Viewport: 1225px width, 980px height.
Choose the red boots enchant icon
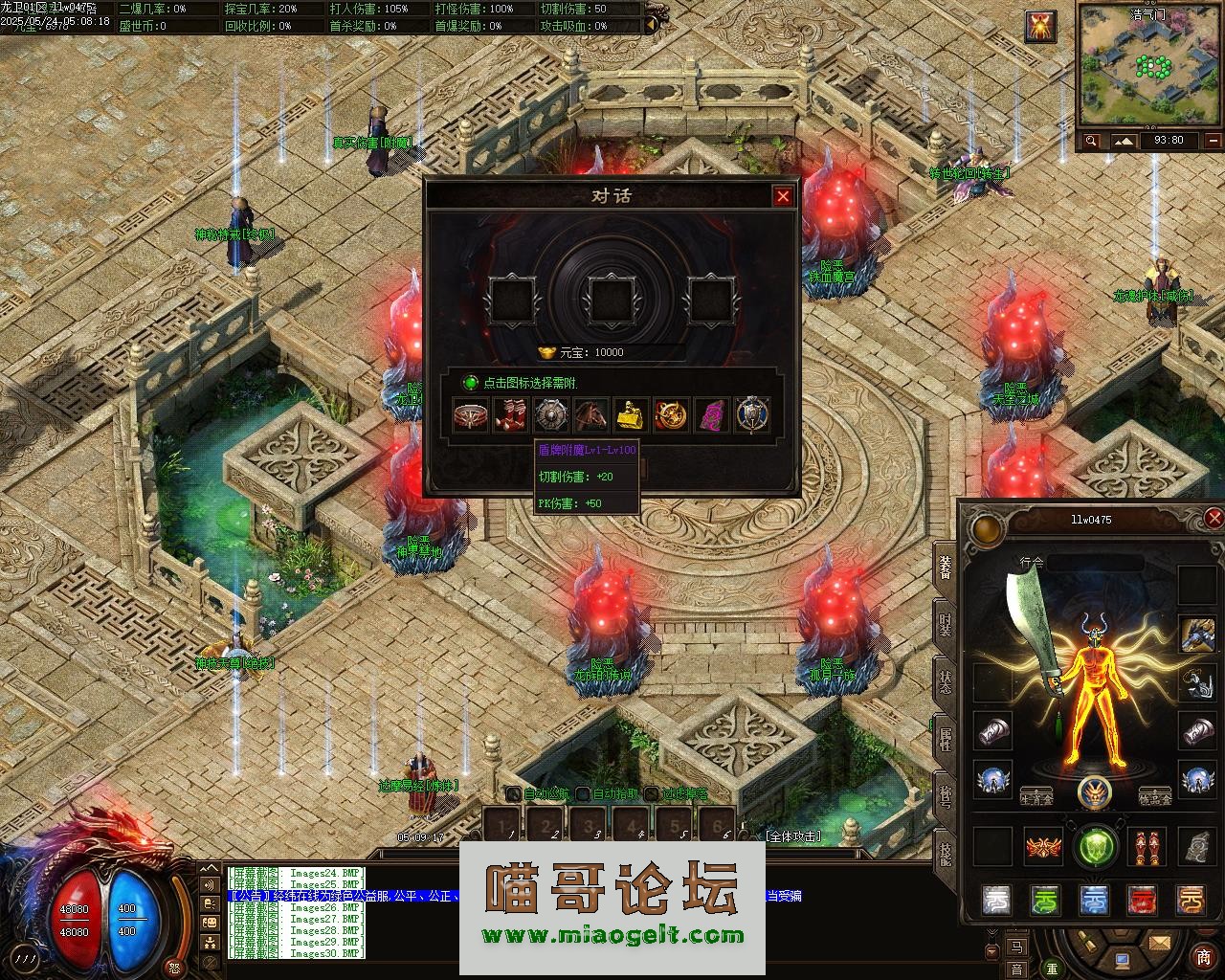(x=510, y=416)
